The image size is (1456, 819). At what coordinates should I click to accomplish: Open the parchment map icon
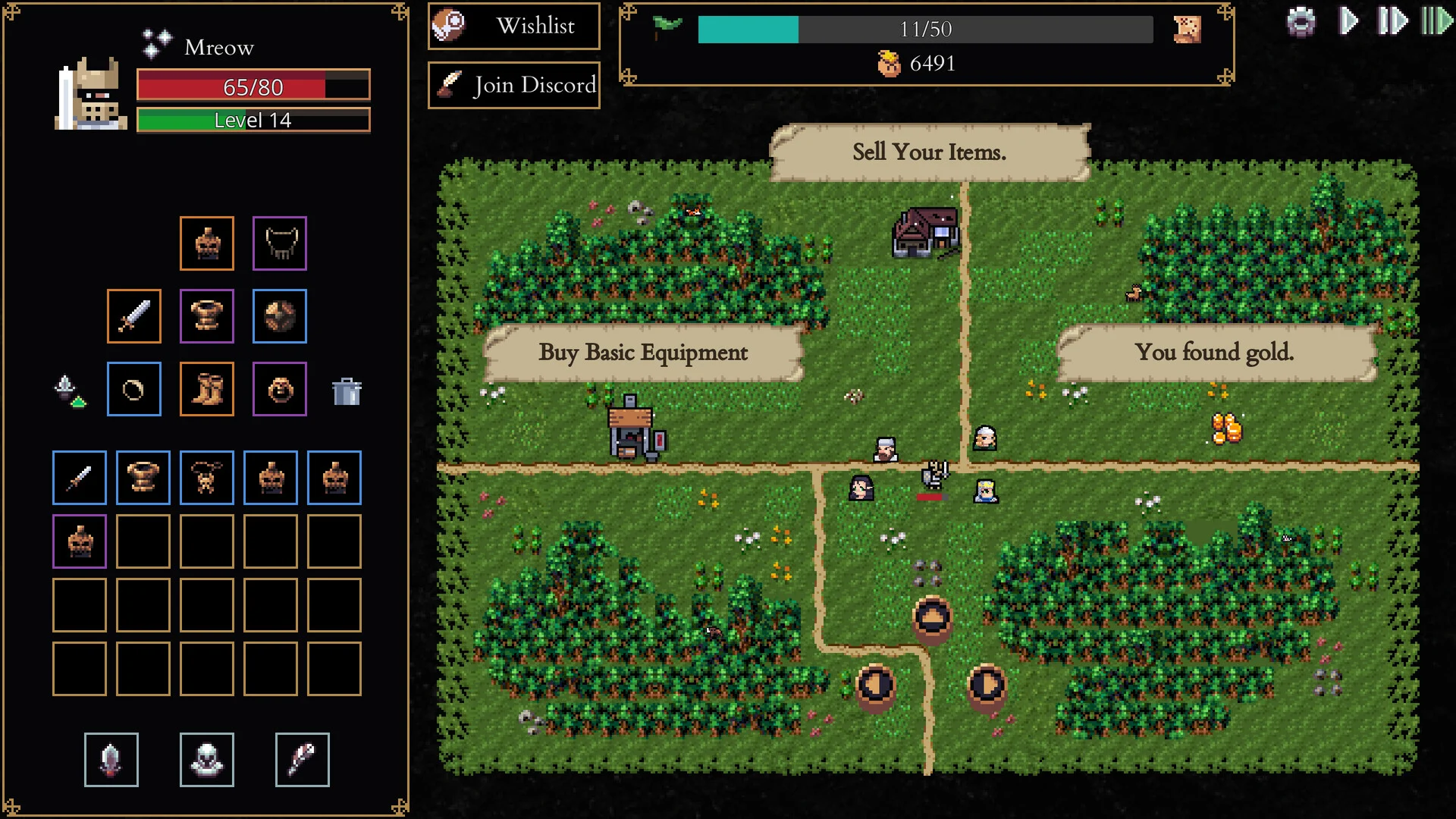1187,30
